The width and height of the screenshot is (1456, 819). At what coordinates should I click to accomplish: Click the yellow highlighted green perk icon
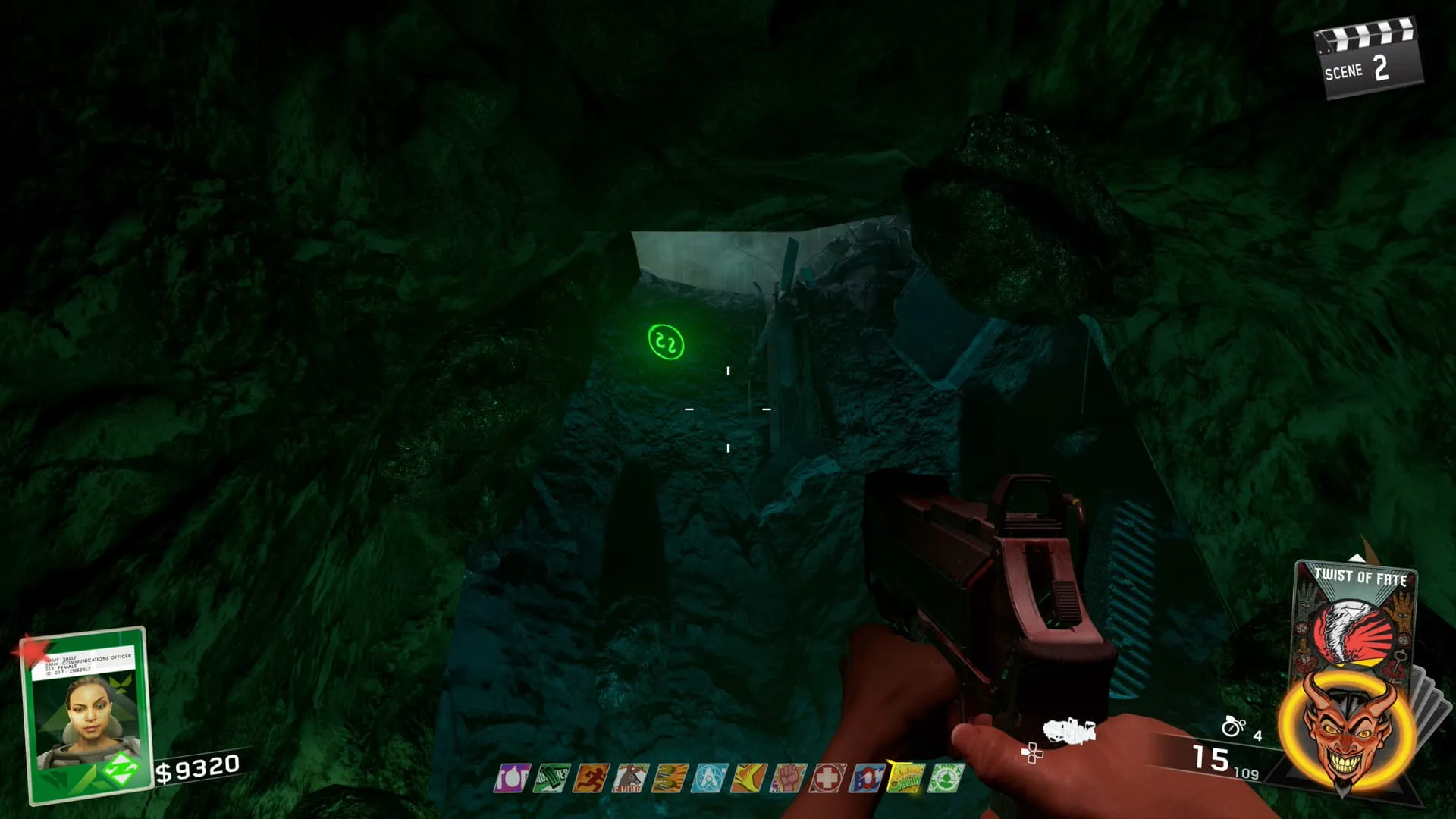(905, 779)
